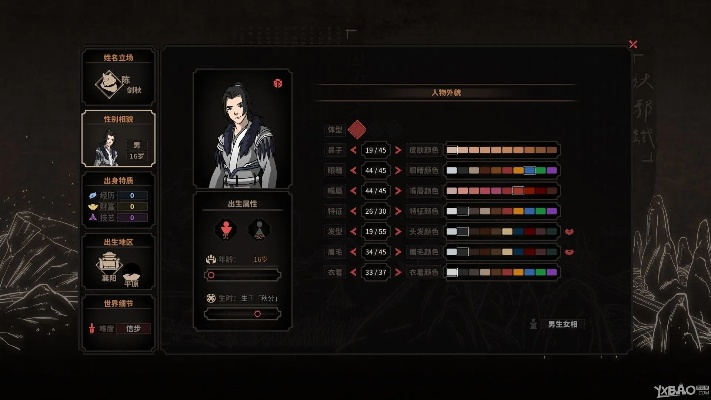Choose the red male gender icon
The height and width of the screenshot is (400, 711).
point(226,230)
